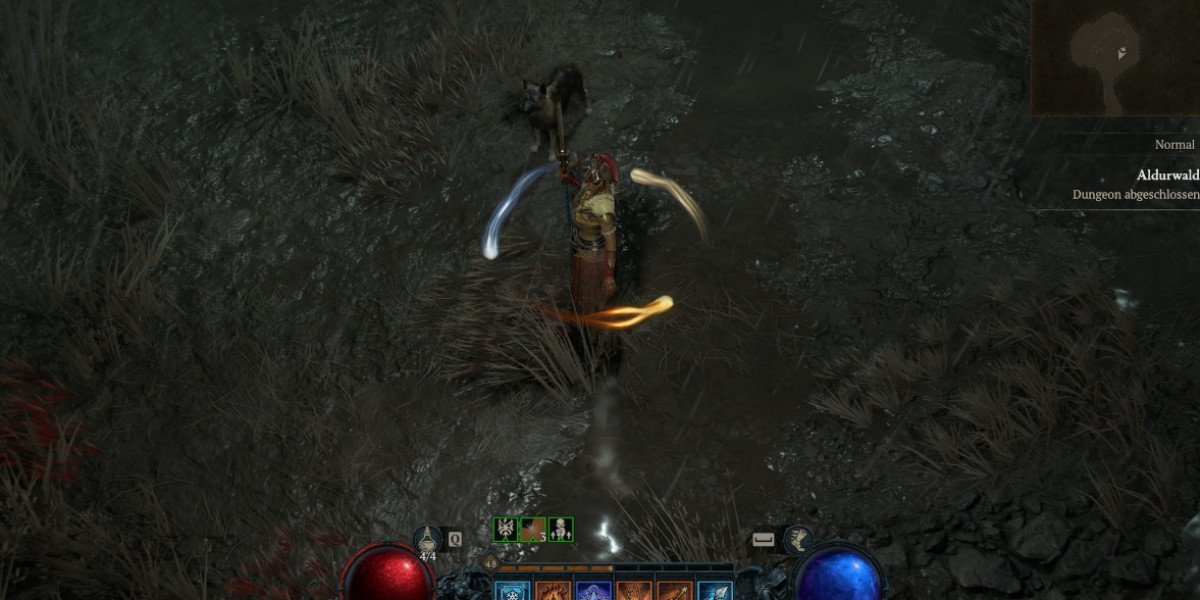Screen dimensions: 1200x600
Task: Cast the blue hooded figure skill
Action: pyautogui.click(x=593, y=590)
